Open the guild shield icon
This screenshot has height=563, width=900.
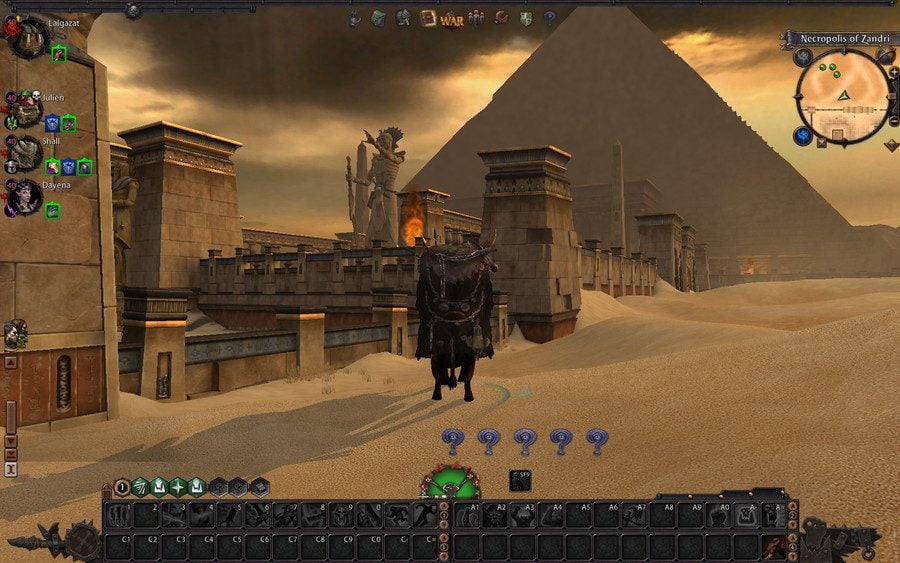(x=525, y=18)
